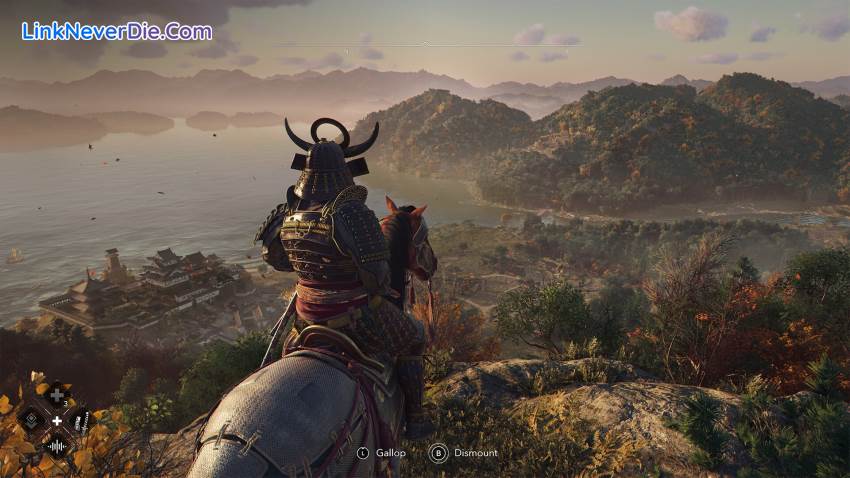Open the LinkNeverDie.Com watermark link
Image resolution: width=850 pixels, height=478 pixels.
pos(116,31)
